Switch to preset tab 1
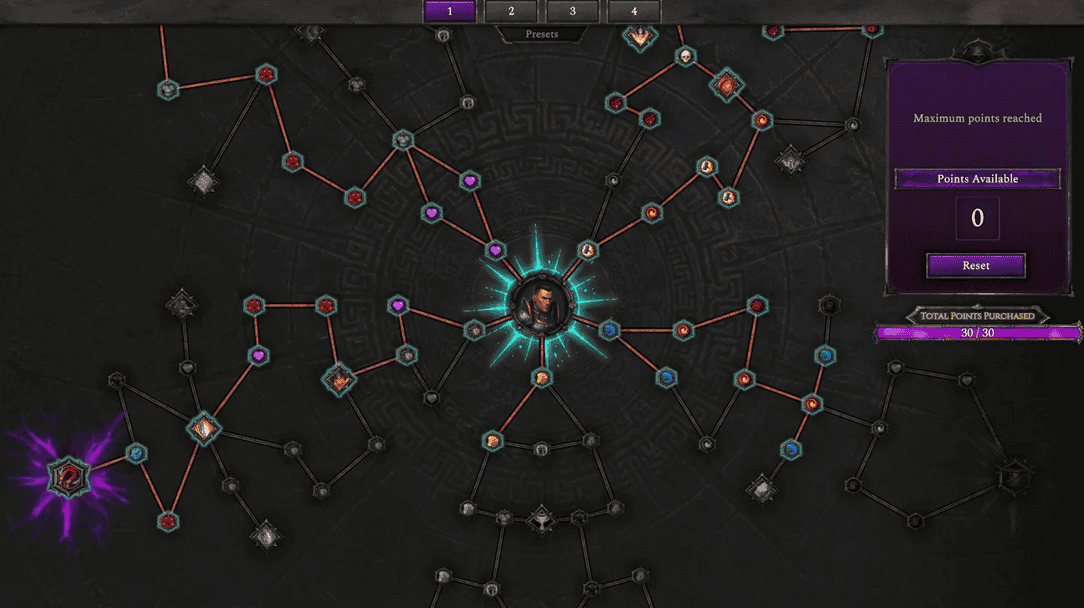Viewport: 1084px width, 608px height. click(449, 11)
